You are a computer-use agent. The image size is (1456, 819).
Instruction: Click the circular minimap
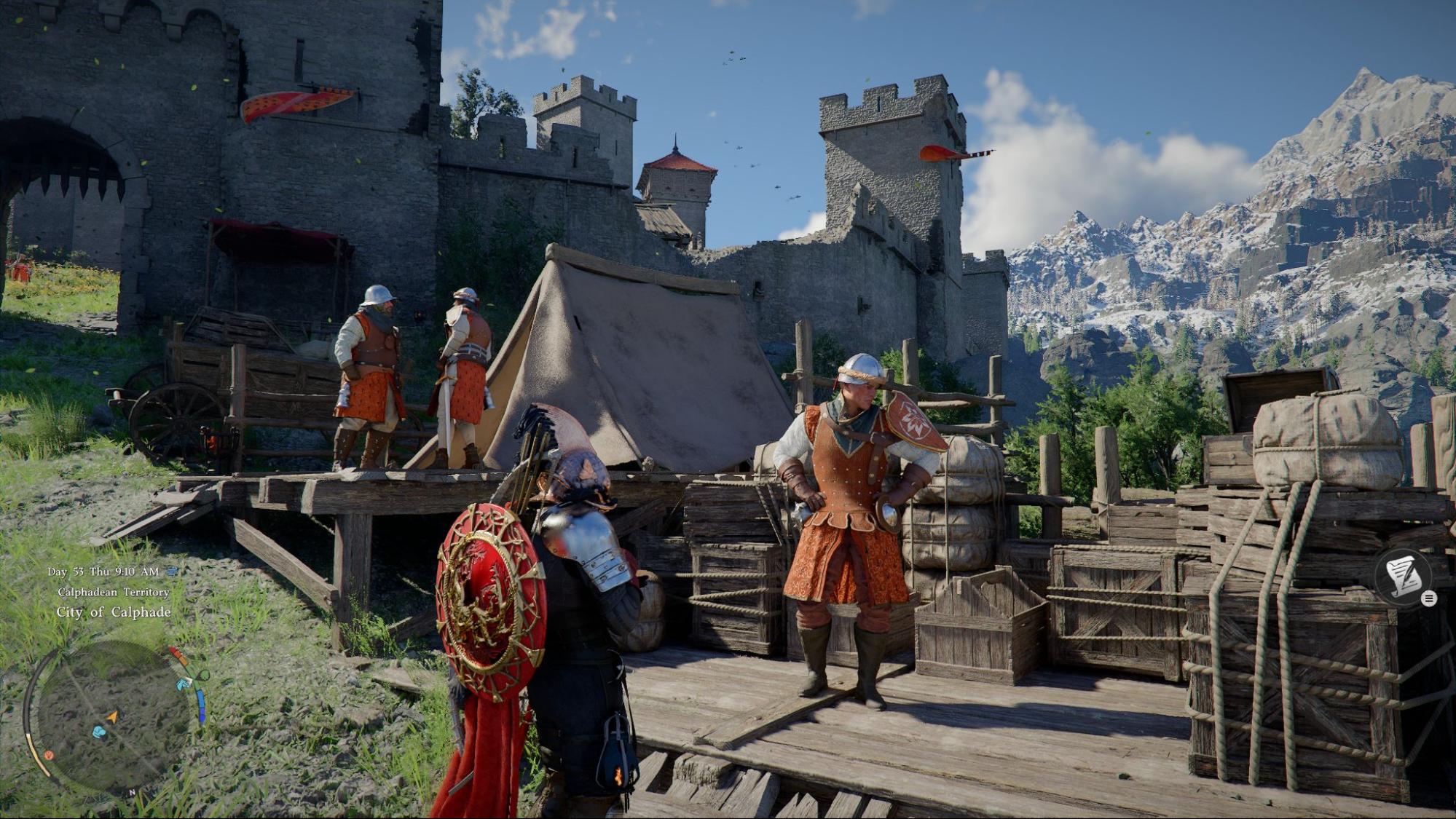[113, 716]
